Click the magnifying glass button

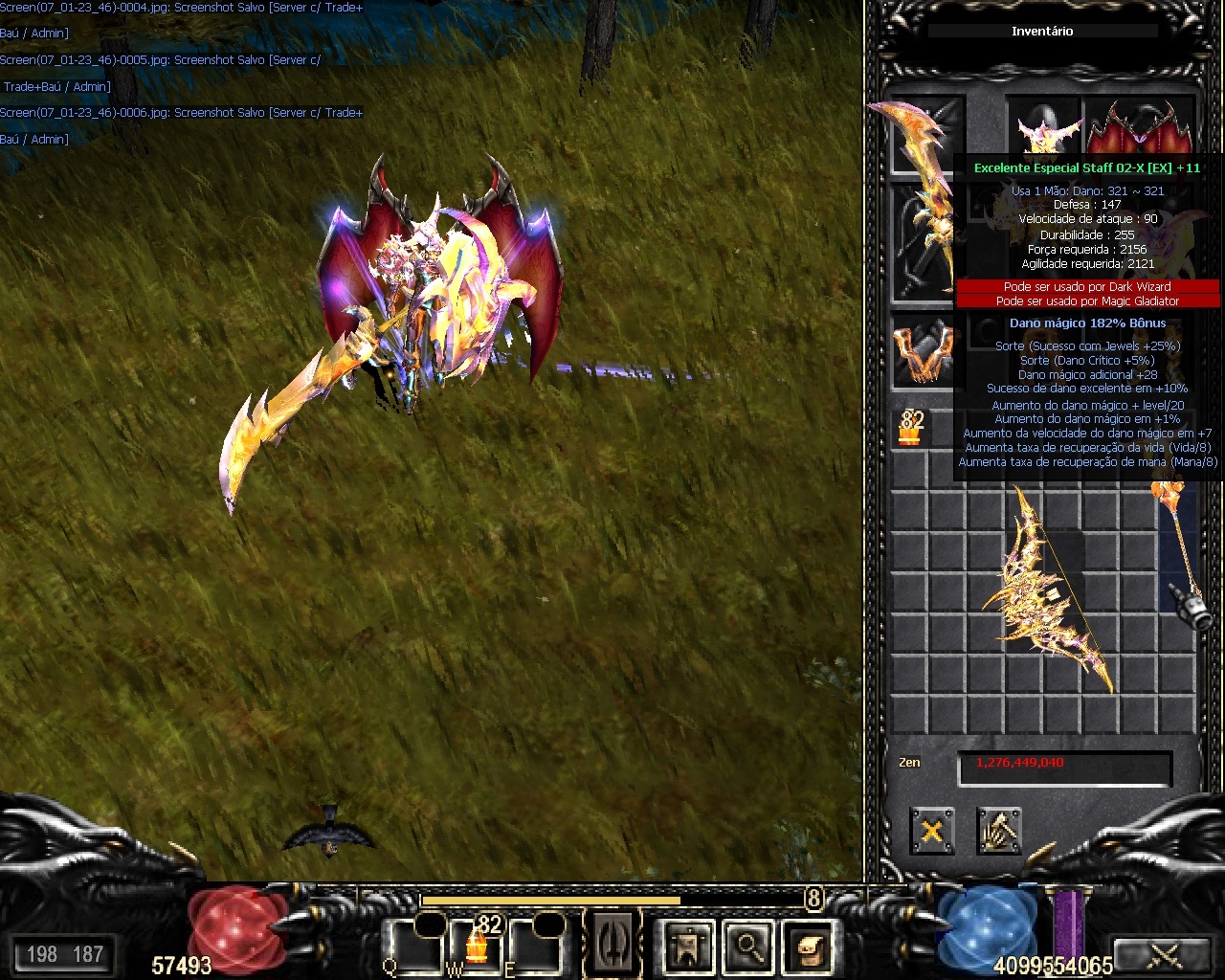click(748, 947)
